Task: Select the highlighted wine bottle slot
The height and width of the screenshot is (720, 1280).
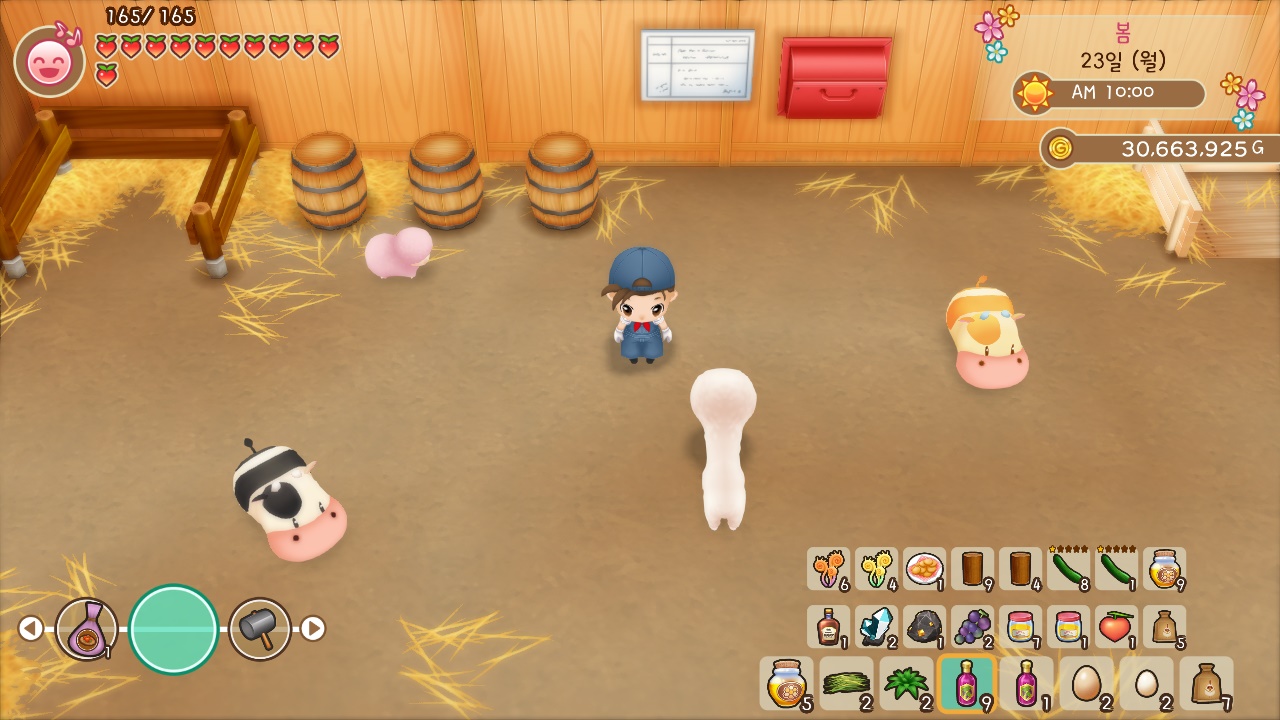Action: pos(966,683)
